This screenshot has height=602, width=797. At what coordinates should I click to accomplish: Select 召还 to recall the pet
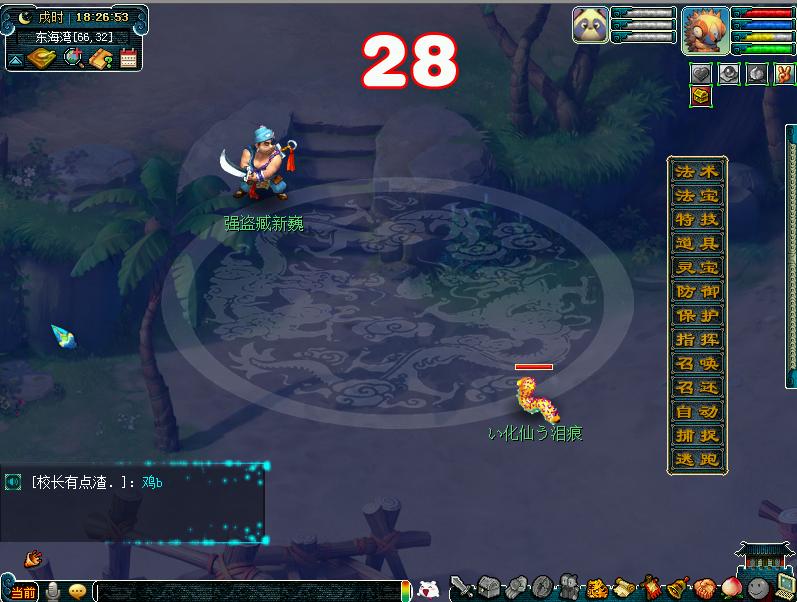[x=697, y=387]
